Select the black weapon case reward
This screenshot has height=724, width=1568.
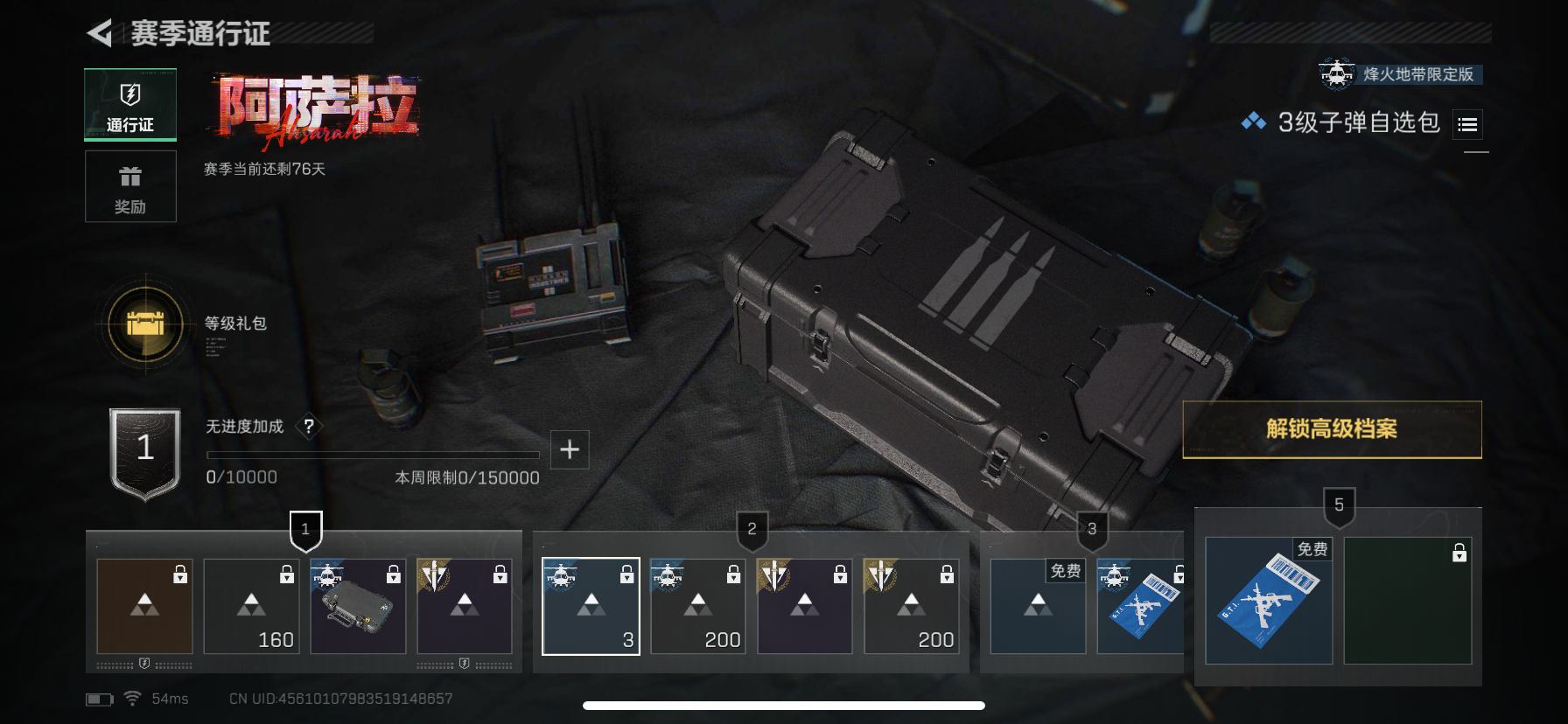point(358,607)
